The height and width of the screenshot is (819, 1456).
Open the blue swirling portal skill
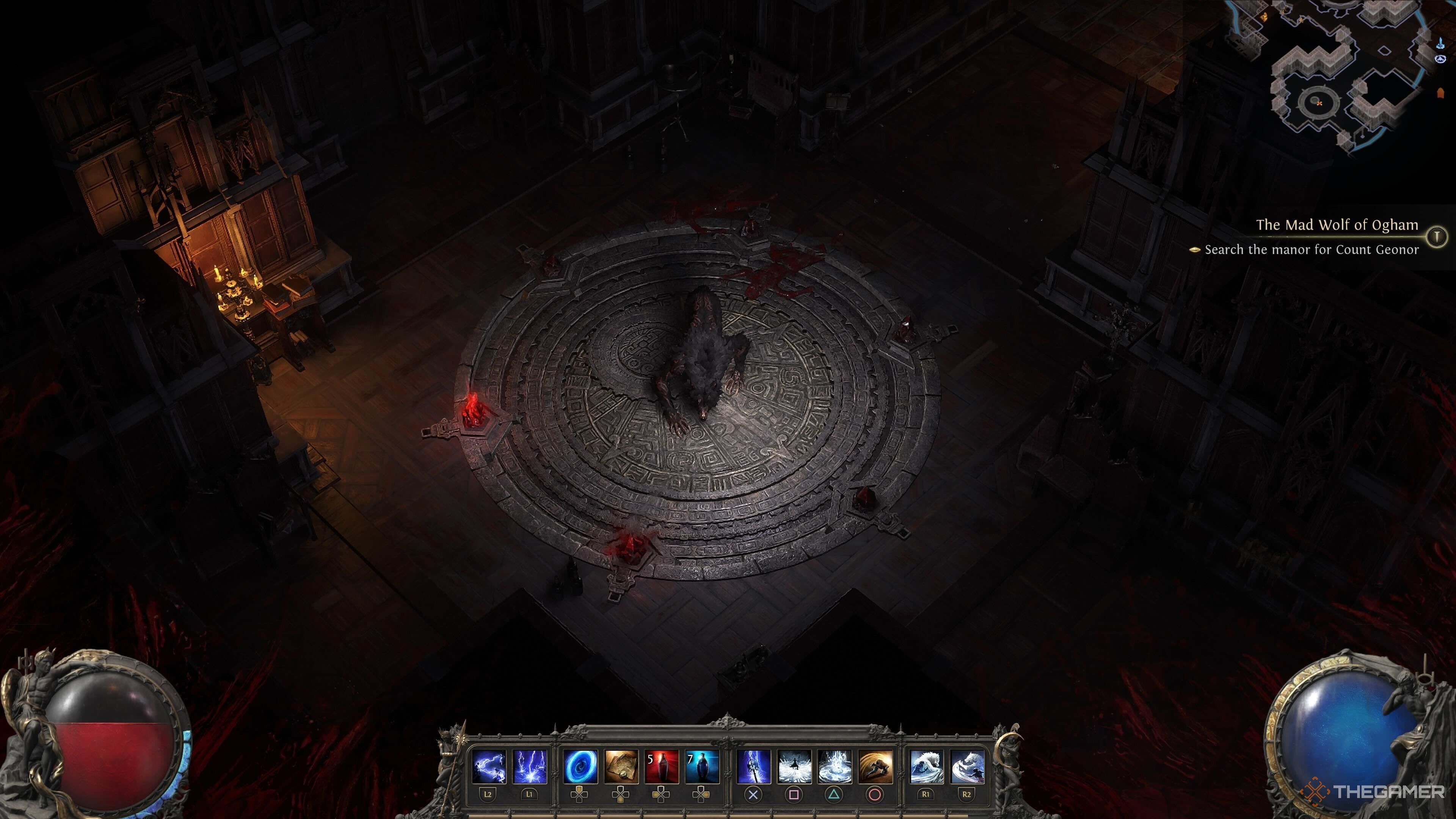tap(581, 767)
